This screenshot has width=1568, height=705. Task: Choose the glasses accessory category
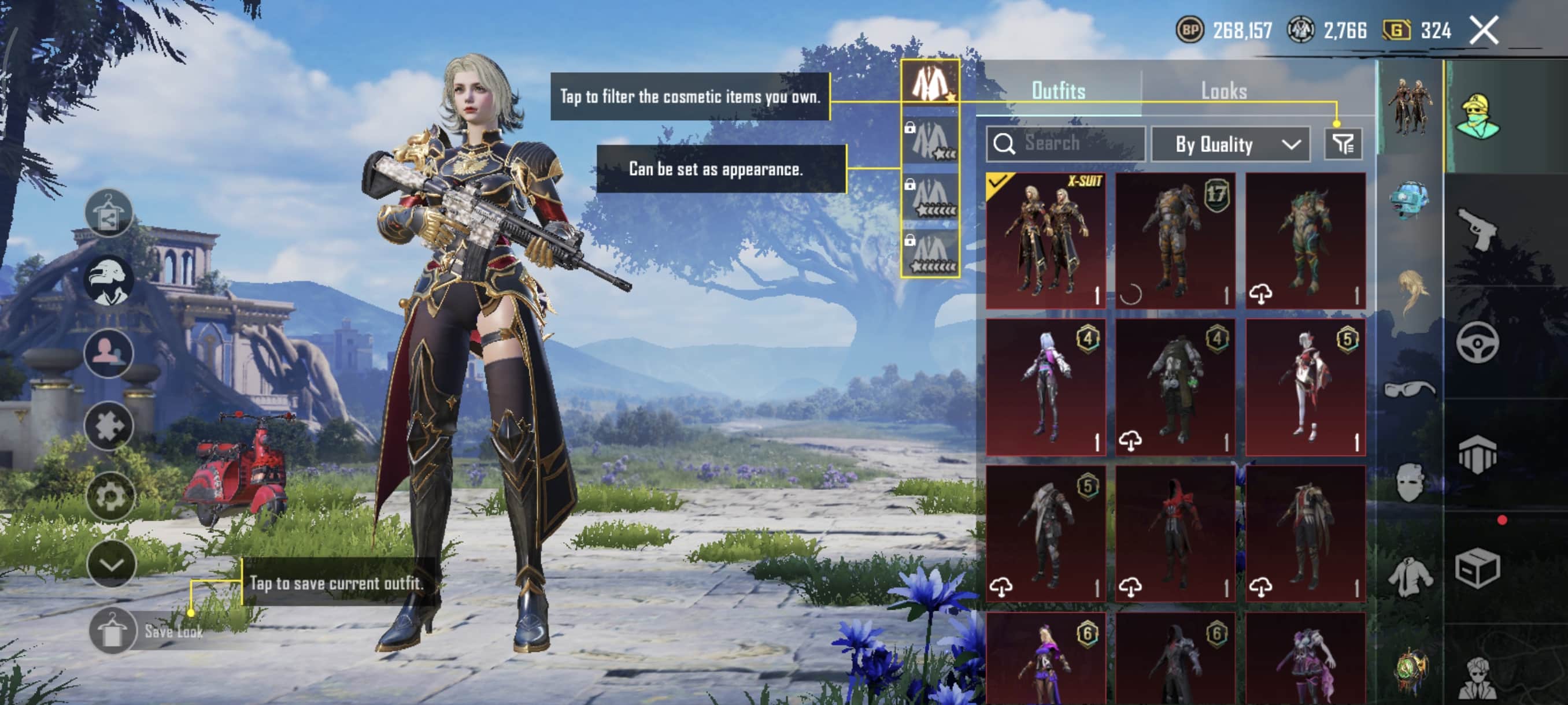[1409, 388]
